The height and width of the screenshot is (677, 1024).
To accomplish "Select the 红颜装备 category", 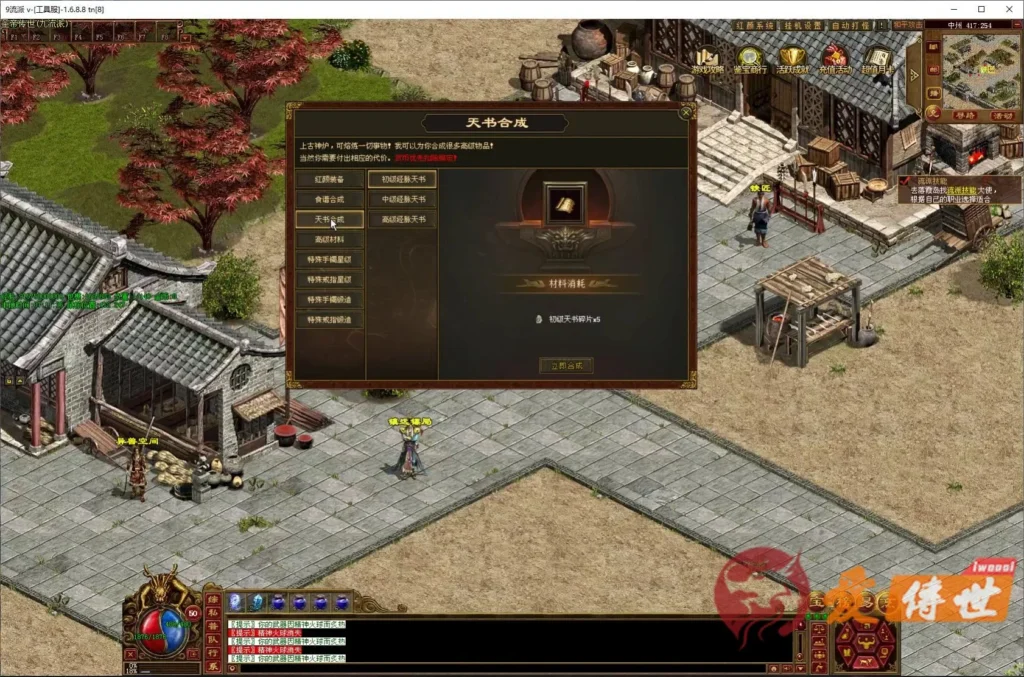I will click(329, 180).
